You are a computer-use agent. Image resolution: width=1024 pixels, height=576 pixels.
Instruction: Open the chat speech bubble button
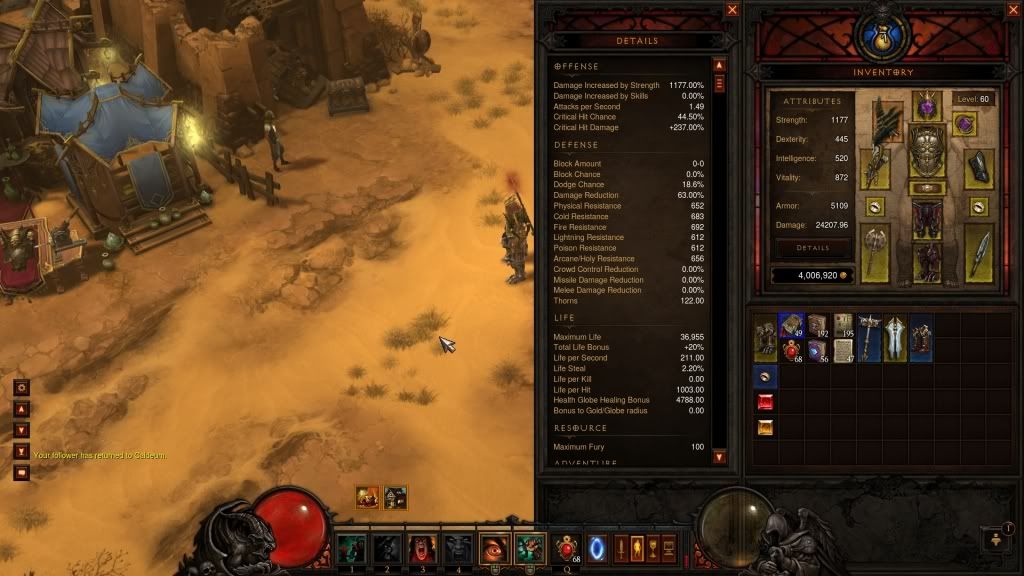click(21, 472)
